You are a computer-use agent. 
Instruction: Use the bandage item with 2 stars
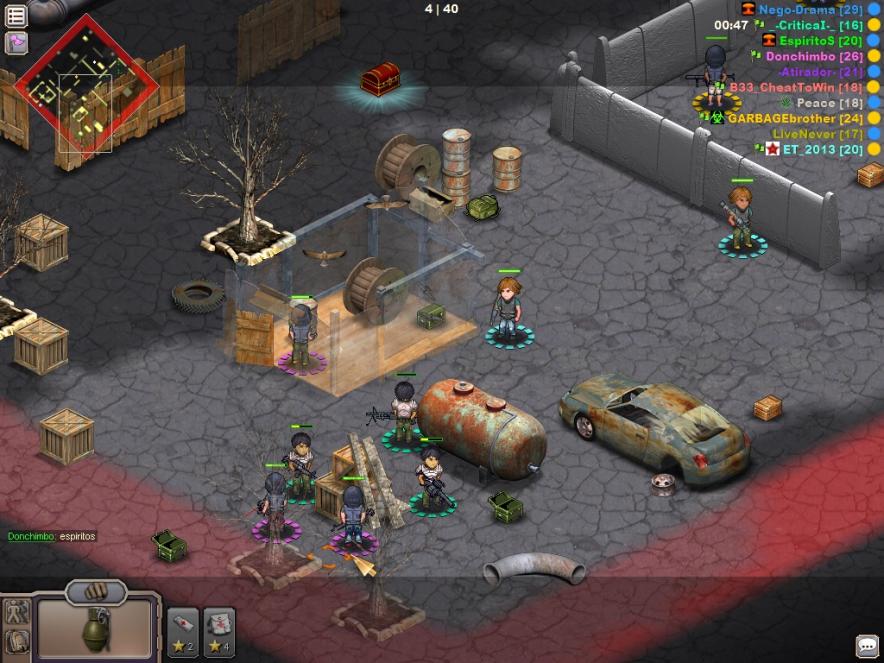coord(183,631)
